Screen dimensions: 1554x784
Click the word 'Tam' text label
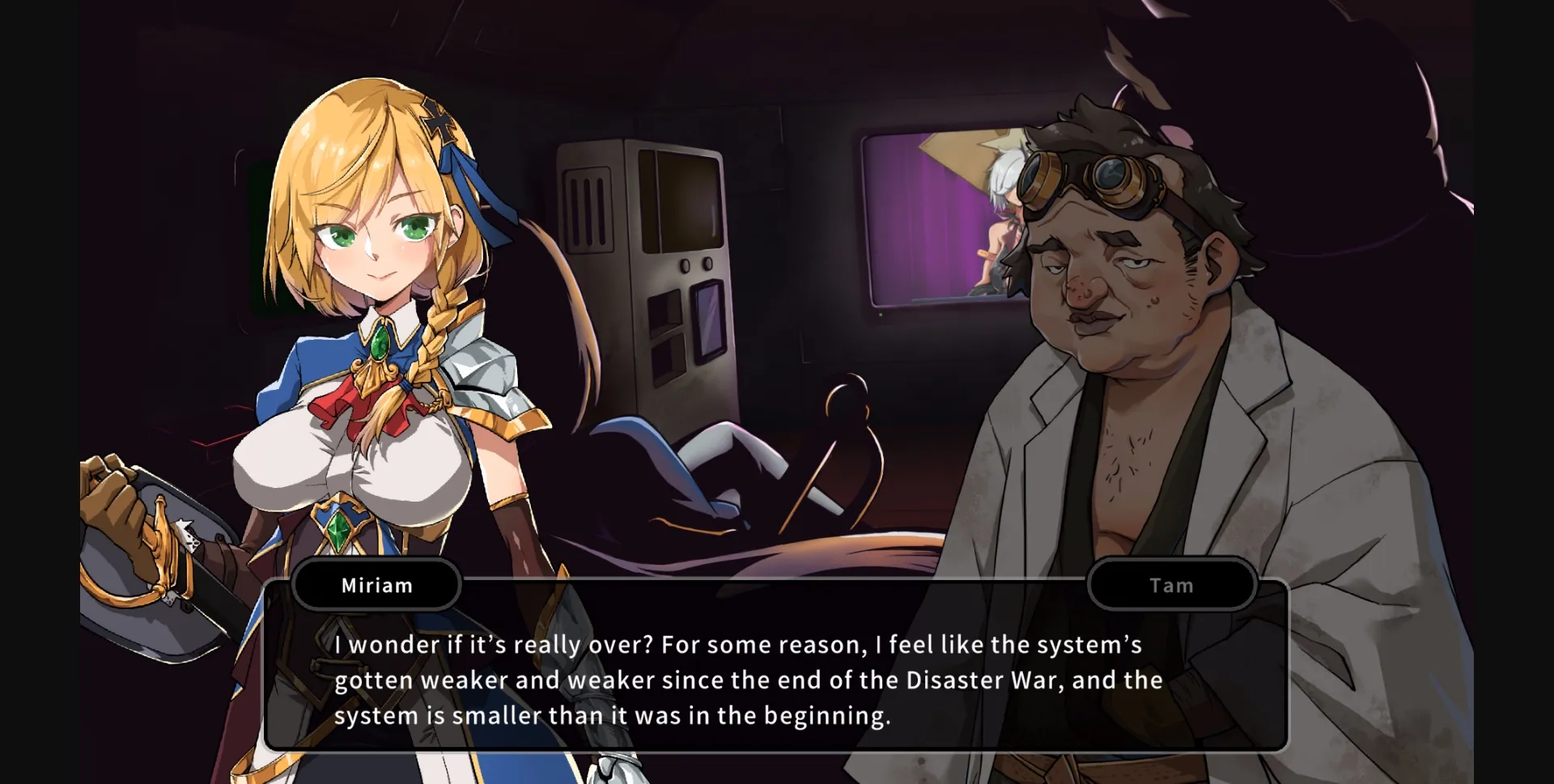click(1171, 584)
